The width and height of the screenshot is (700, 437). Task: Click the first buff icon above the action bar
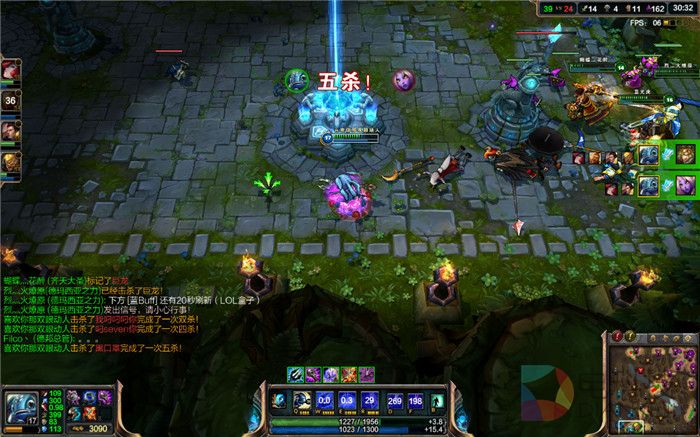296,374
